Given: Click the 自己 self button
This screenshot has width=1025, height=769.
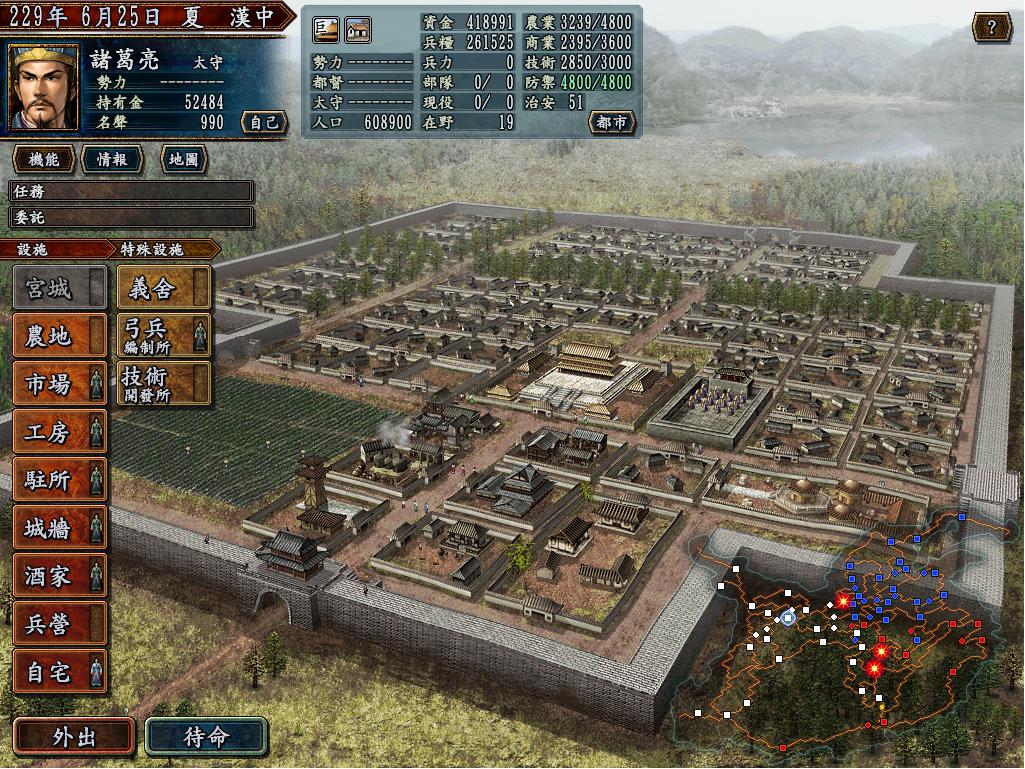Looking at the screenshot, I should click(x=264, y=122).
